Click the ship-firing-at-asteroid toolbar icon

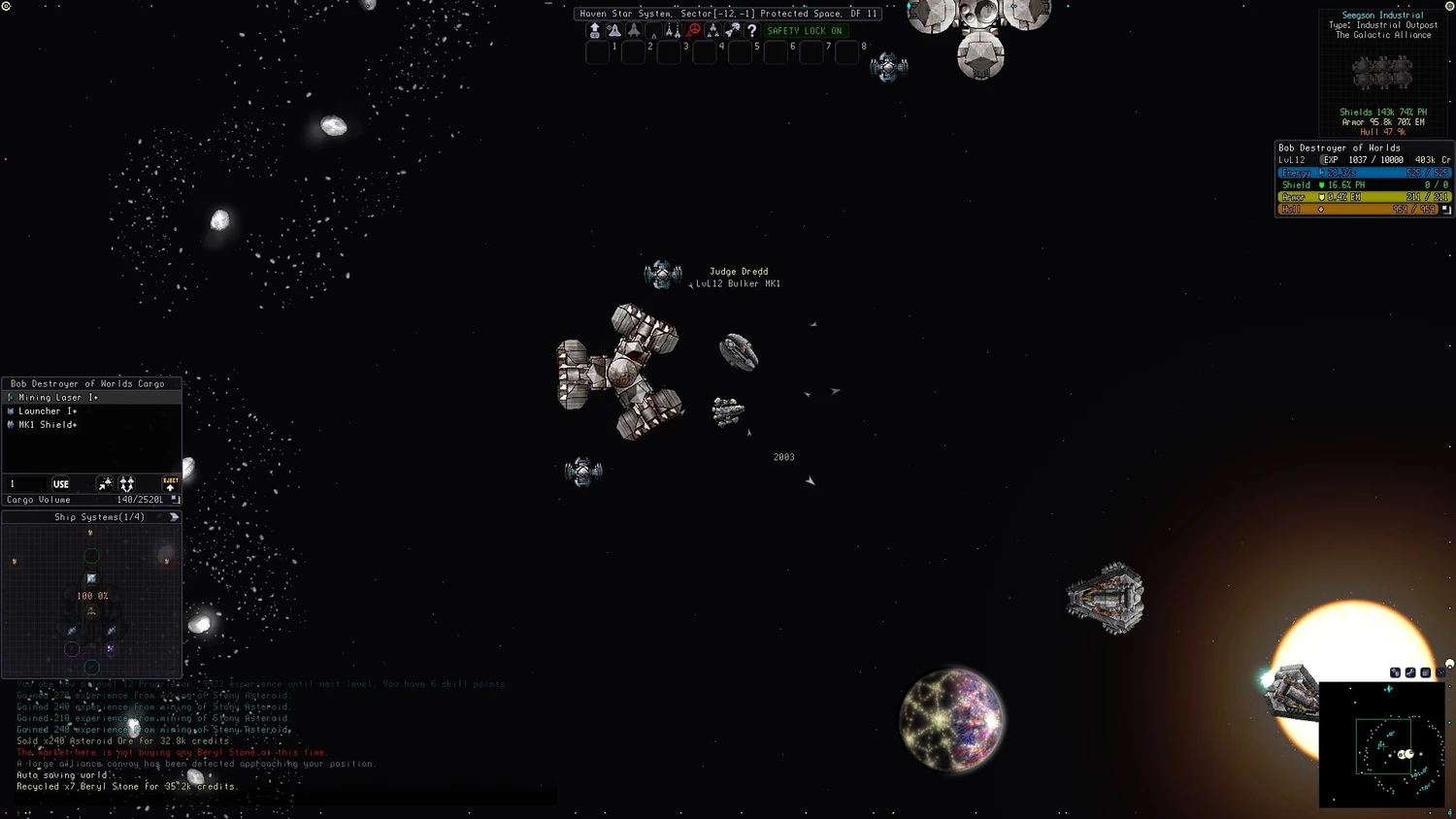pos(733,31)
